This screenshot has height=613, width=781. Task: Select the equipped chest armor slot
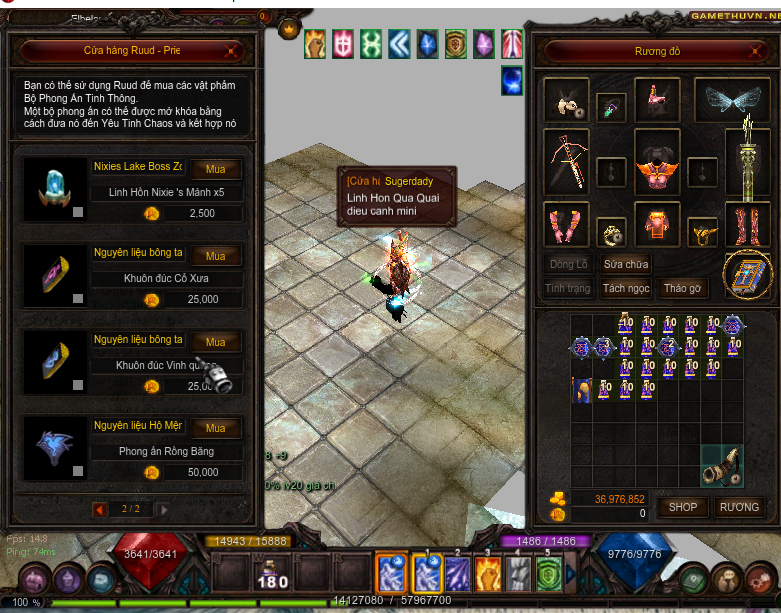point(657,160)
